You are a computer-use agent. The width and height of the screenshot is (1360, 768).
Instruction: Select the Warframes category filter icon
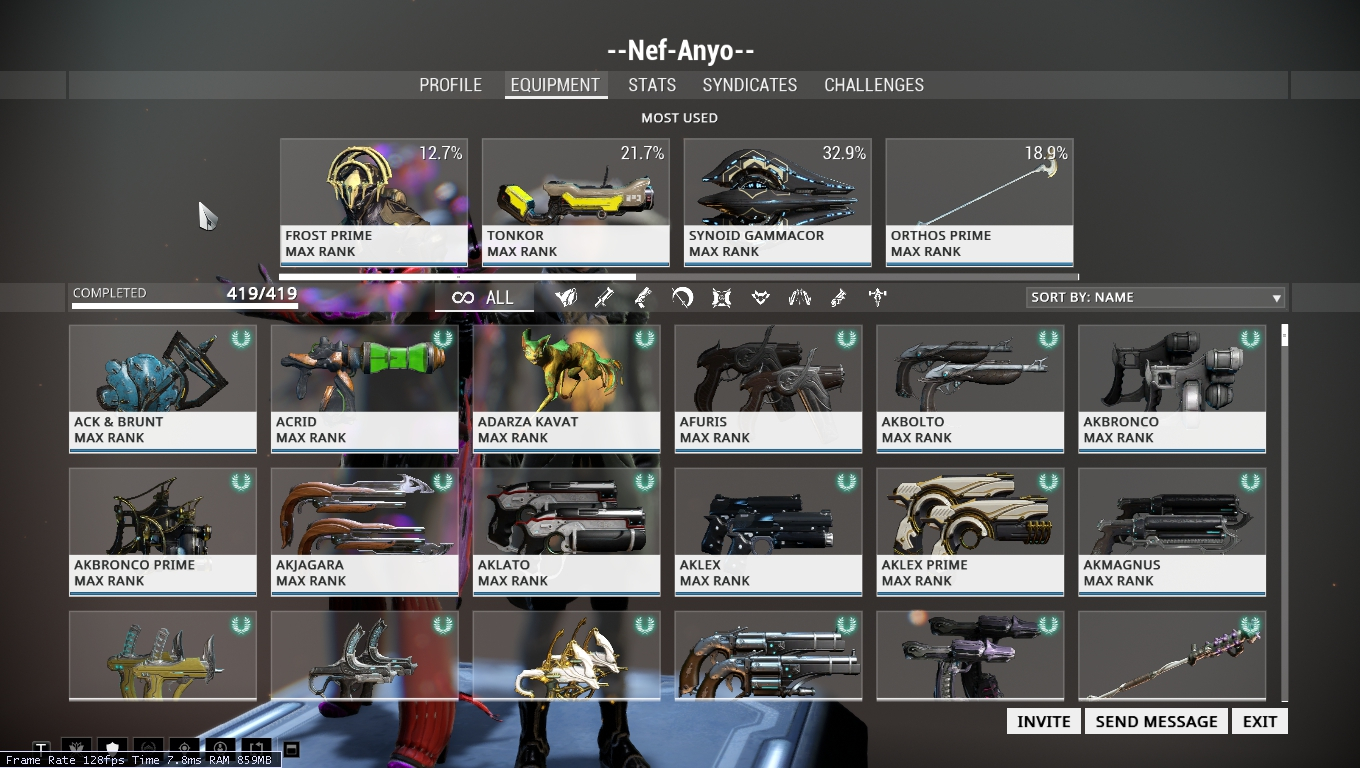[565, 297]
